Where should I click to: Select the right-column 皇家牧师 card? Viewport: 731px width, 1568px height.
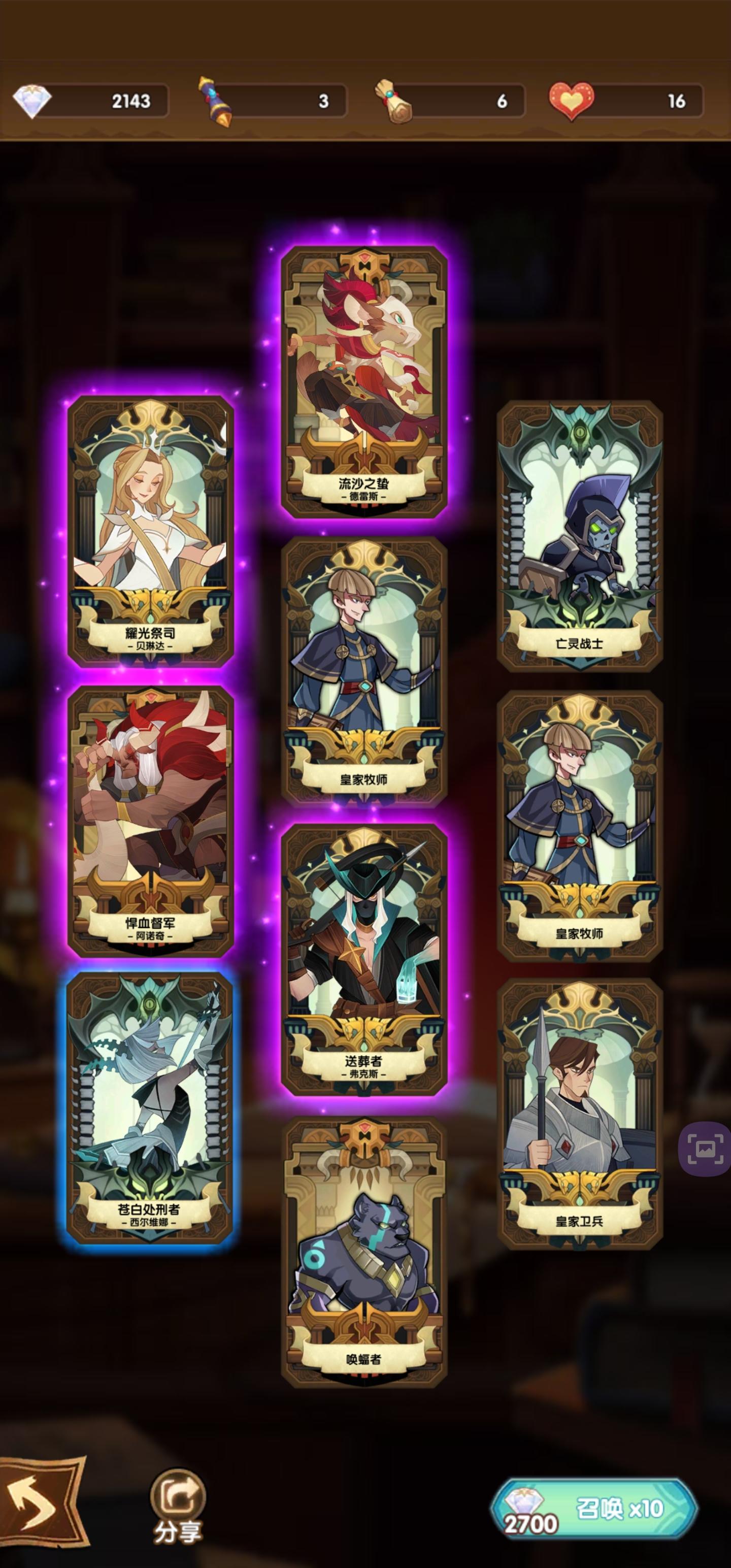tap(579, 822)
